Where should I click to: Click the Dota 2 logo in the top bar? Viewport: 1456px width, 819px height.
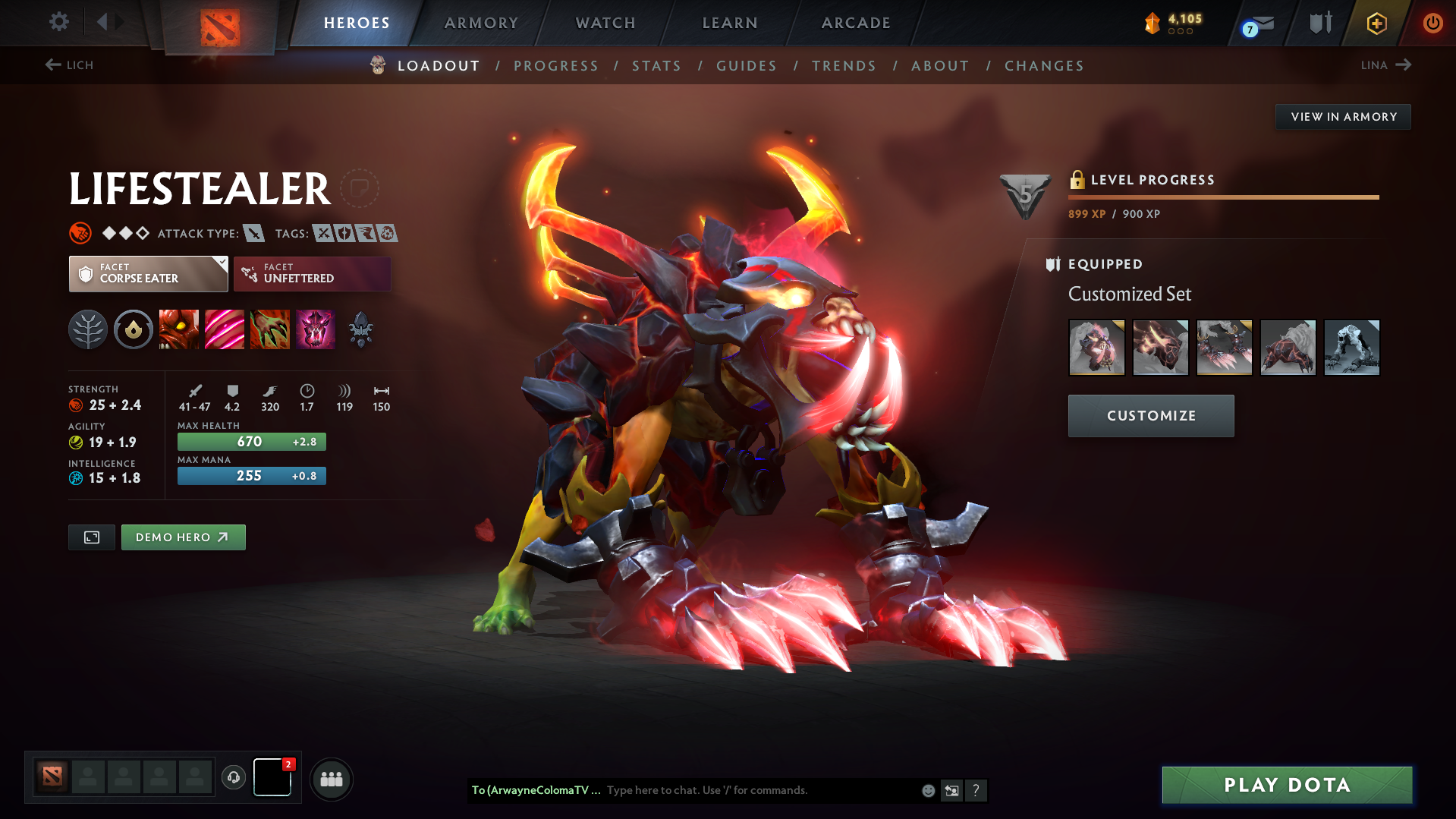(x=219, y=23)
